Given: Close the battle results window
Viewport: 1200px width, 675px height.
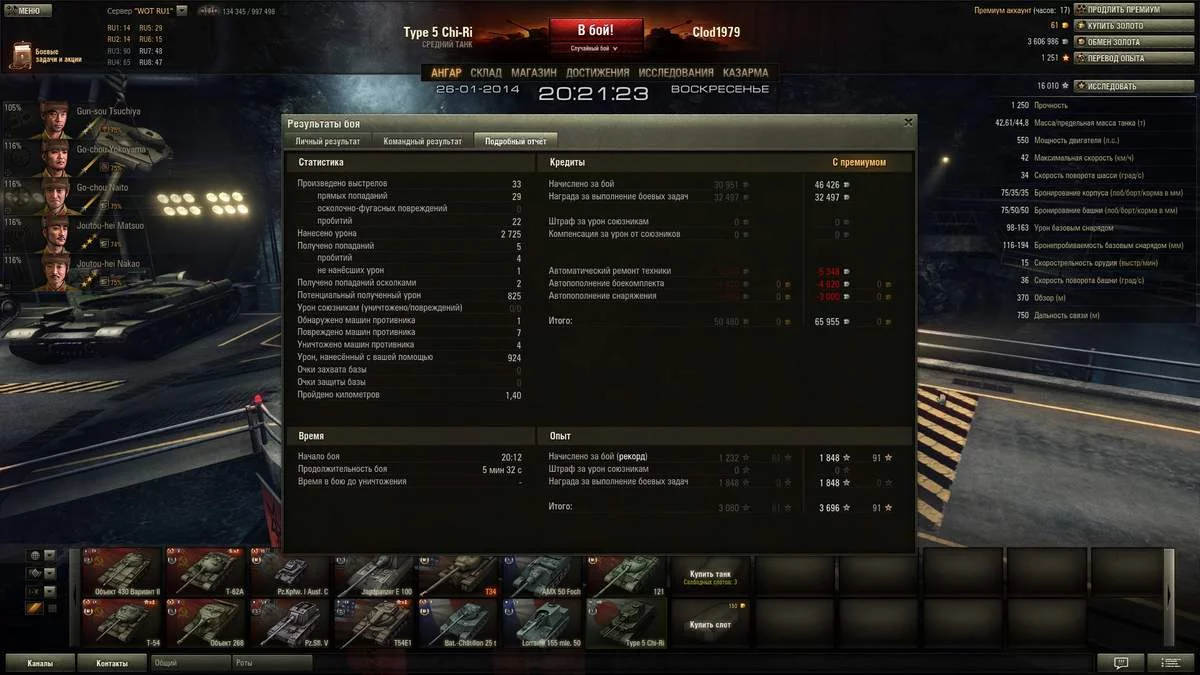Looking at the screenshot, I should click(x=908, y=122).
